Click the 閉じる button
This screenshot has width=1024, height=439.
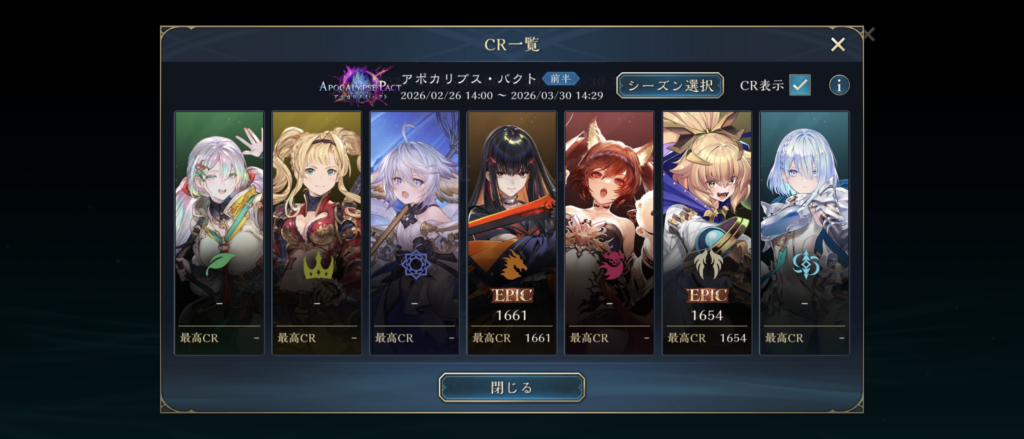pos(511,387)
